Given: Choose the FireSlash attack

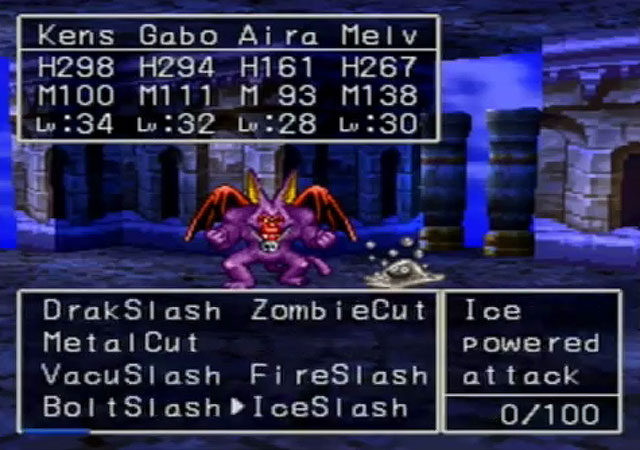Looking at the screenshot, I should (x=339, y=376).
